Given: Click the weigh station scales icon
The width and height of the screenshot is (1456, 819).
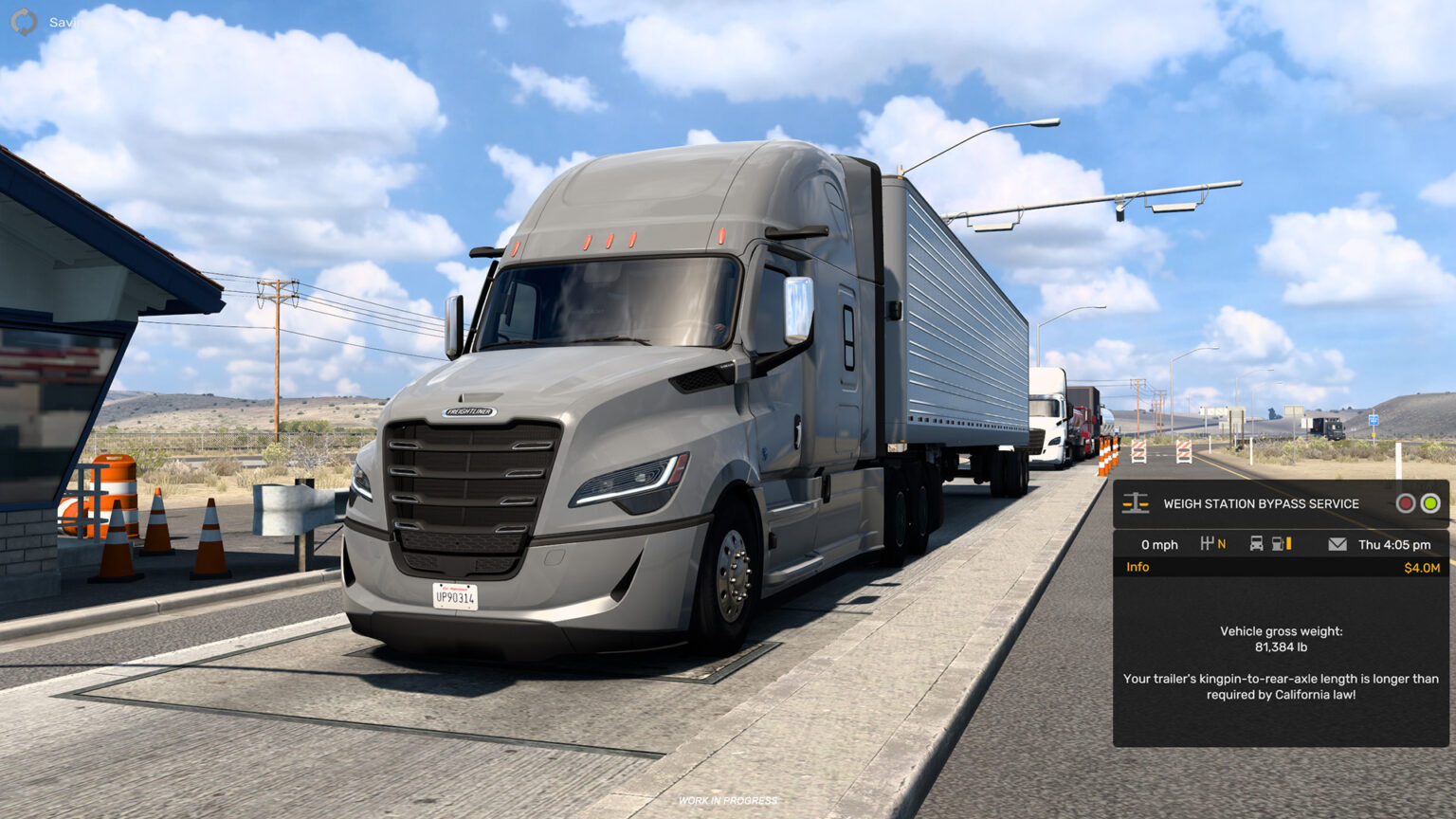Looking at the screenshot, I should 1135,503.
